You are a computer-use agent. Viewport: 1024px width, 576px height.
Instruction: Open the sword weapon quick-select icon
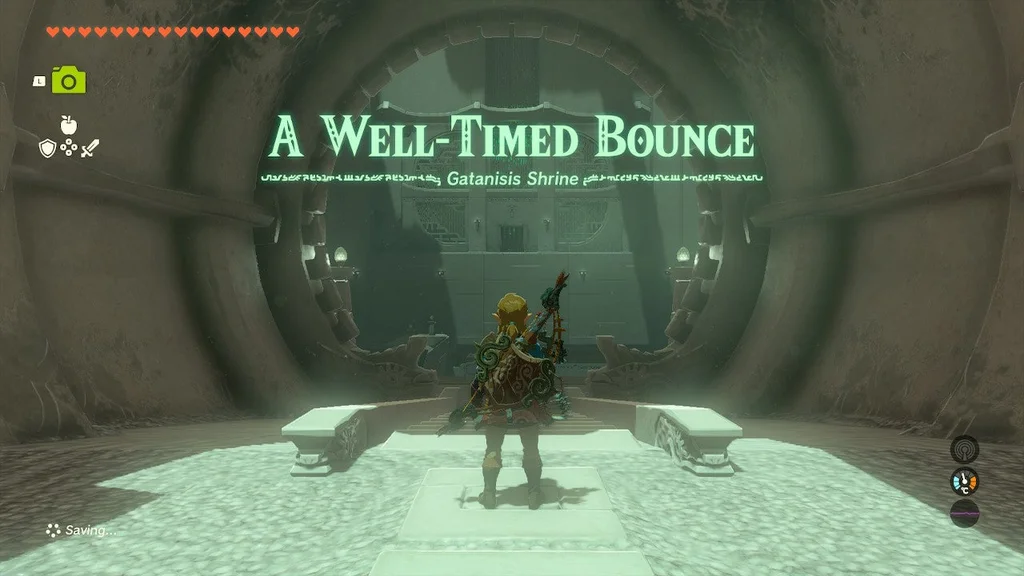[x=90, y=148]
